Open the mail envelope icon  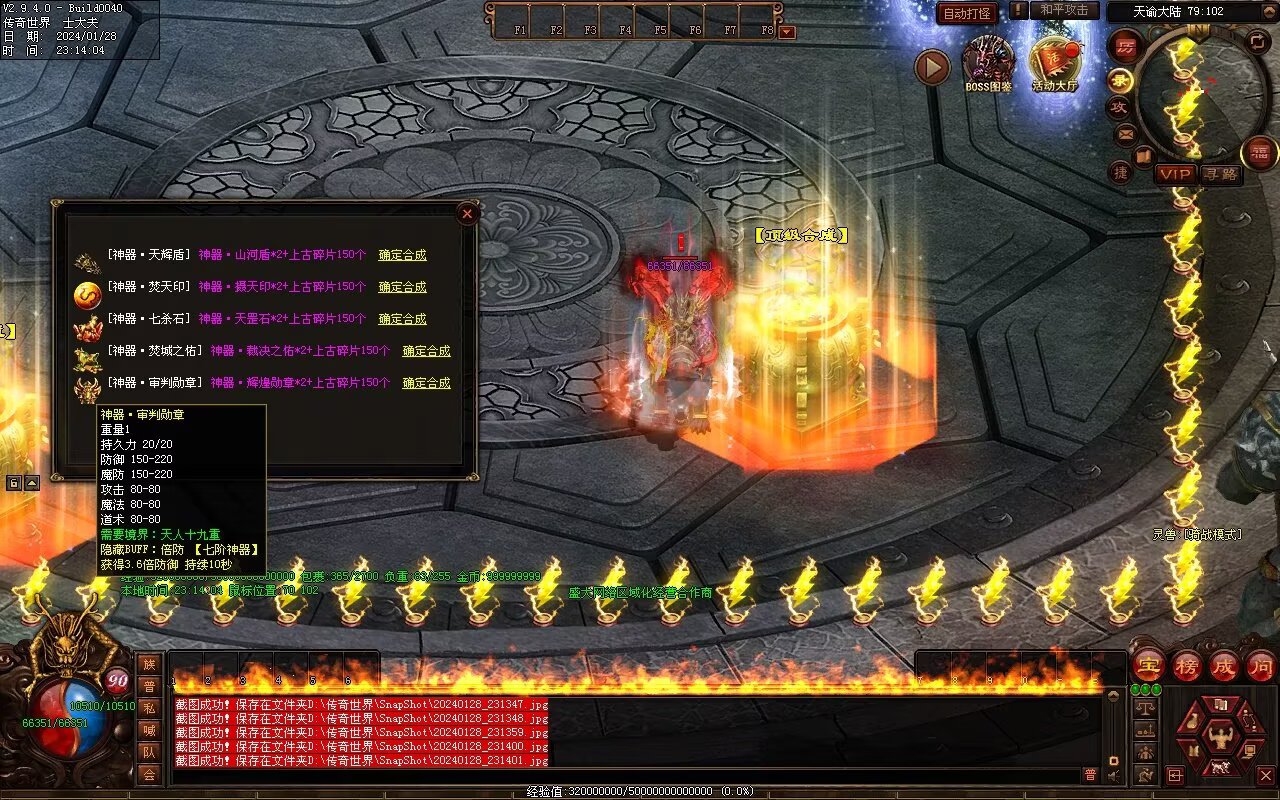point(1126,133)
